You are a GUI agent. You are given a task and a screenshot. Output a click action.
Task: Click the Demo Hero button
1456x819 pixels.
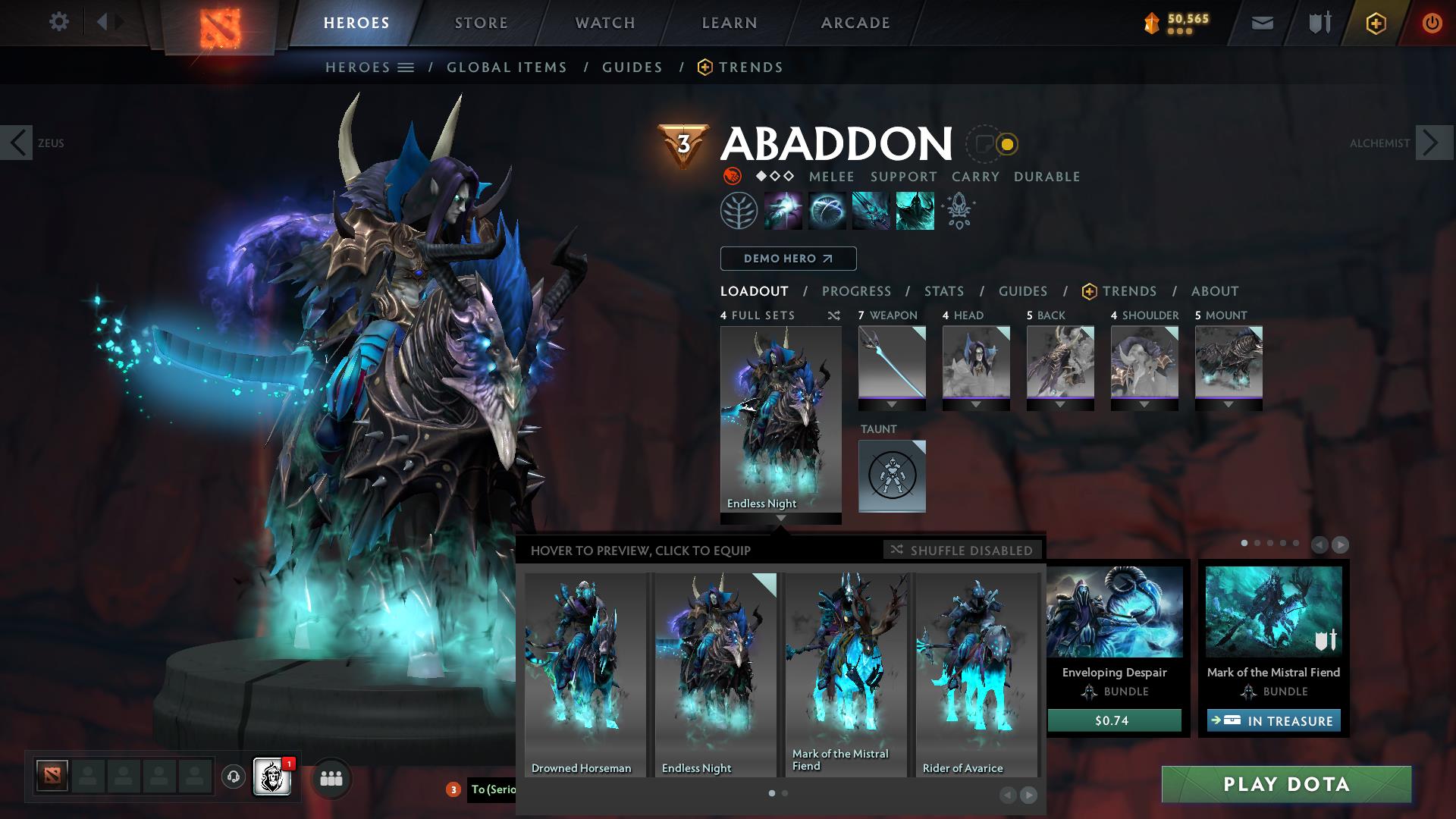[788, 259]
